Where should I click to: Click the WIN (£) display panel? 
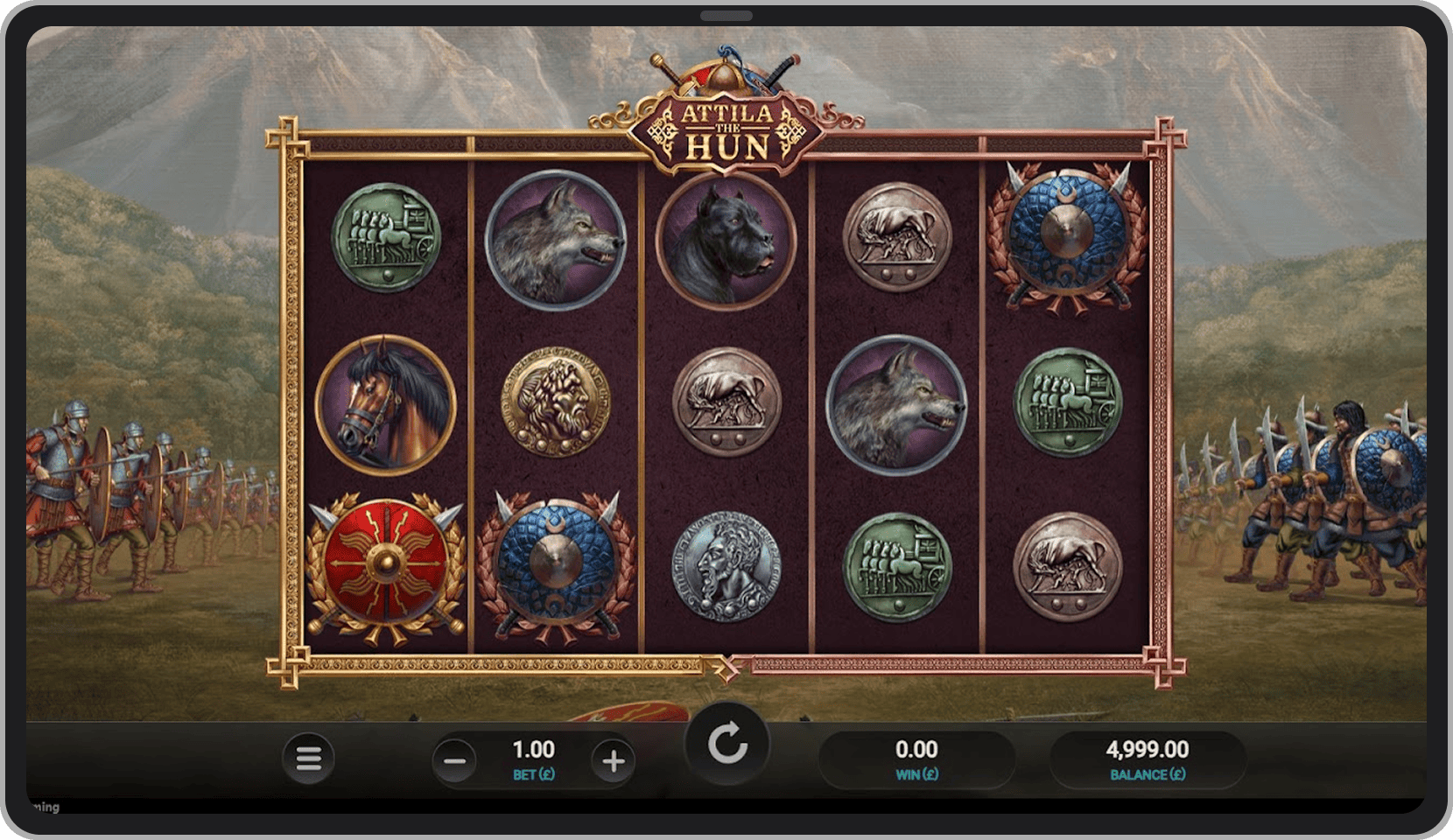coord(916,758)
